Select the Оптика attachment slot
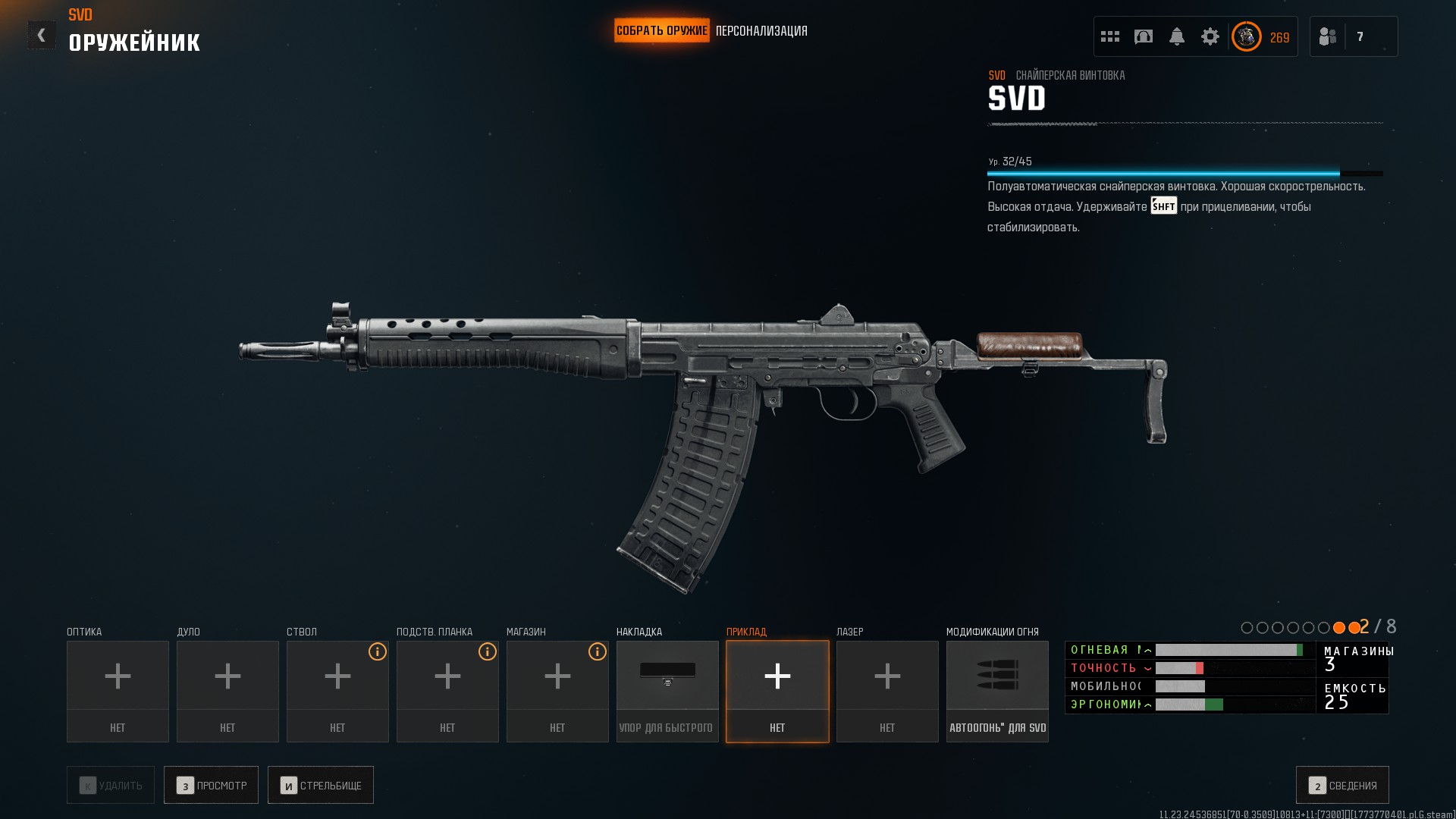This screenshot has height=819, width=1456. pos(118,691)
